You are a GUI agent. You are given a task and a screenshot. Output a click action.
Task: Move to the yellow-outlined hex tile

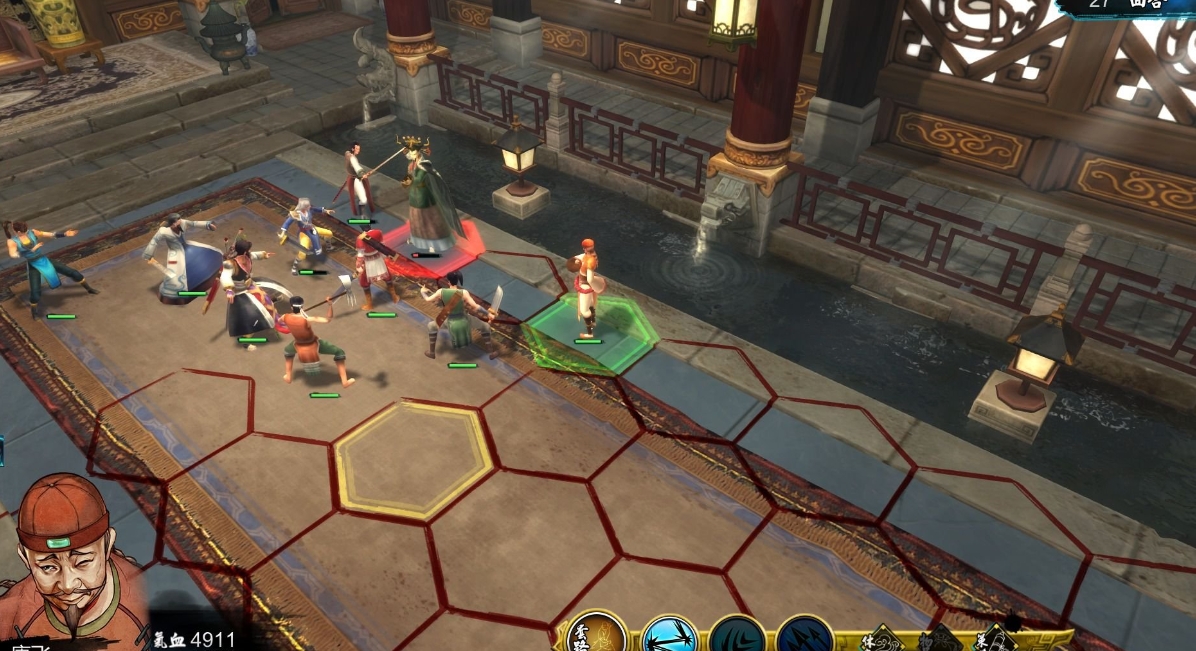[x=413, y=459]
